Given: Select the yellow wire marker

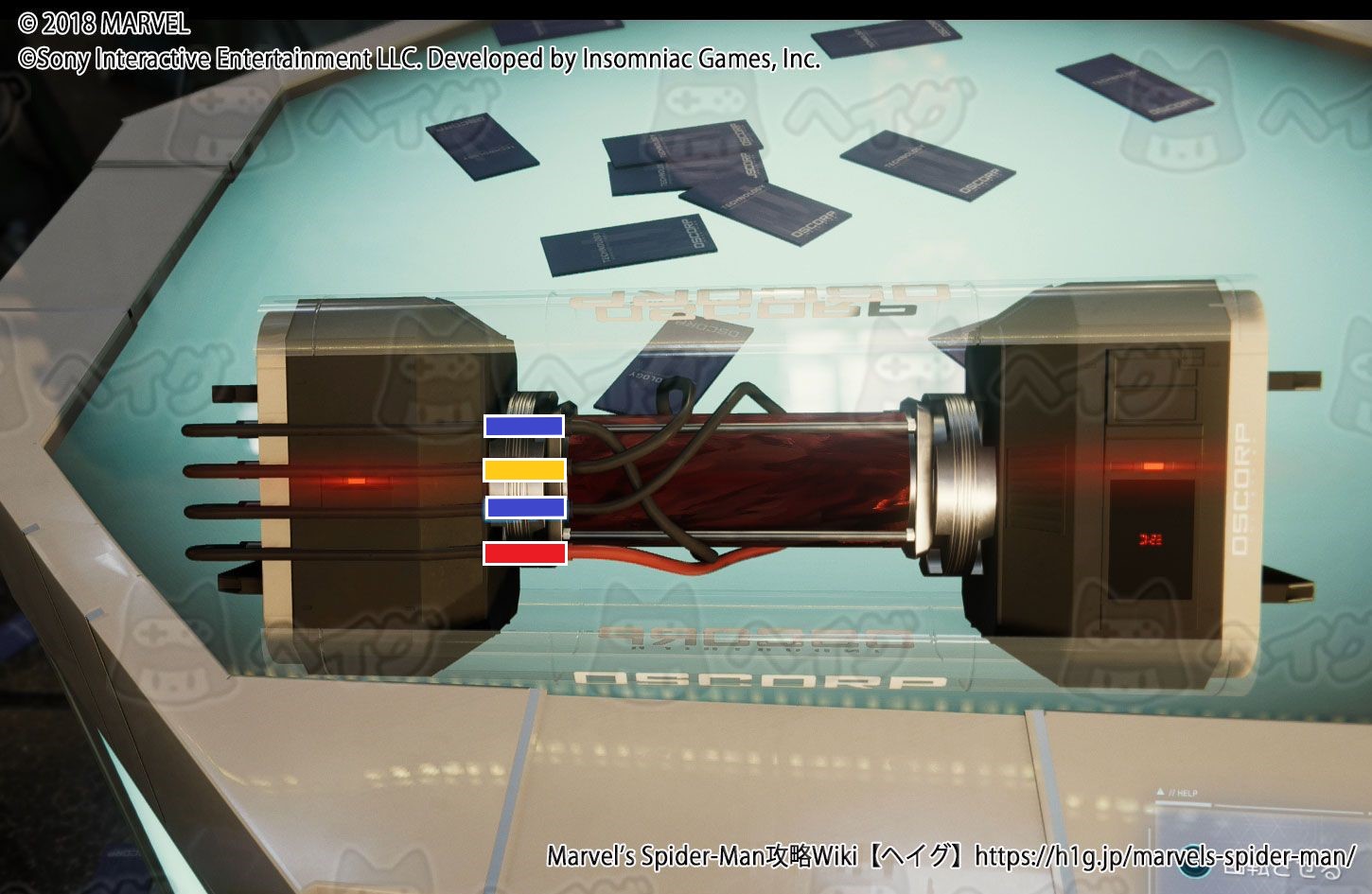Looking at the screenshot, I should (x=524, y=469).
